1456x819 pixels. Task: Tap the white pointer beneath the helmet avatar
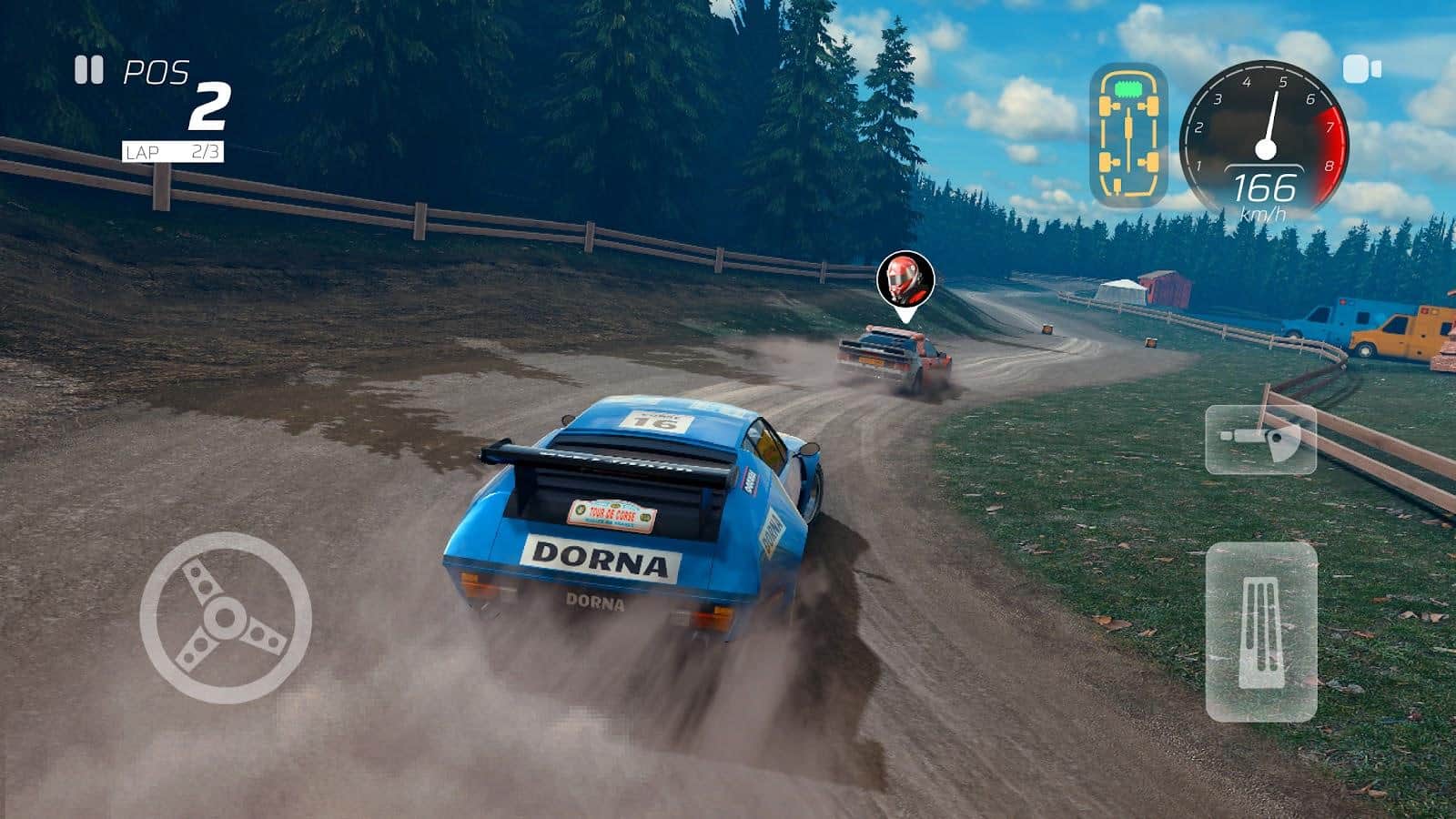(x=905, y=314)
